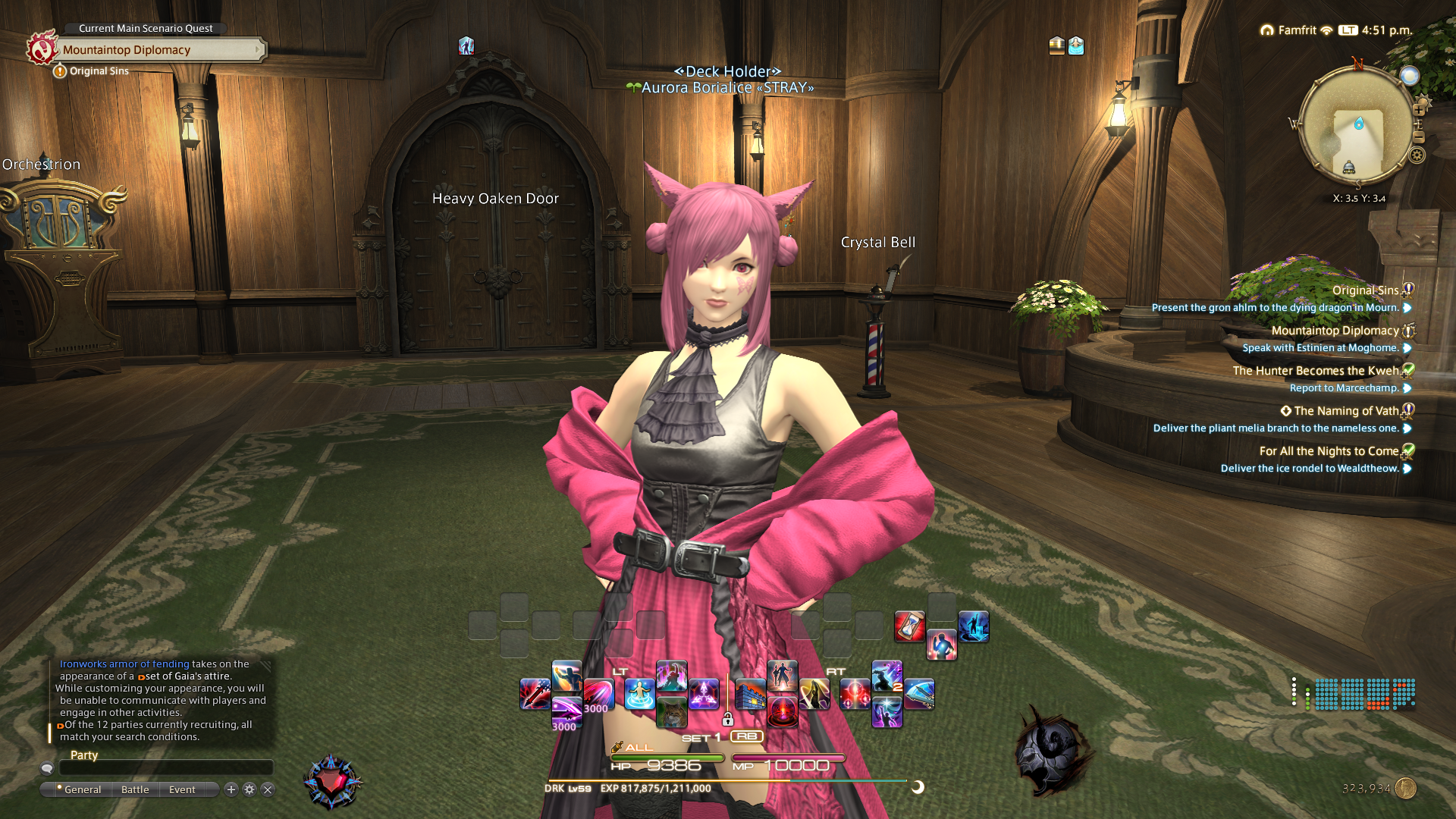This screenshot has height=819, width=1456.
Task: Use the cat portrait hotbar action
Action: [x=671, y=713]
